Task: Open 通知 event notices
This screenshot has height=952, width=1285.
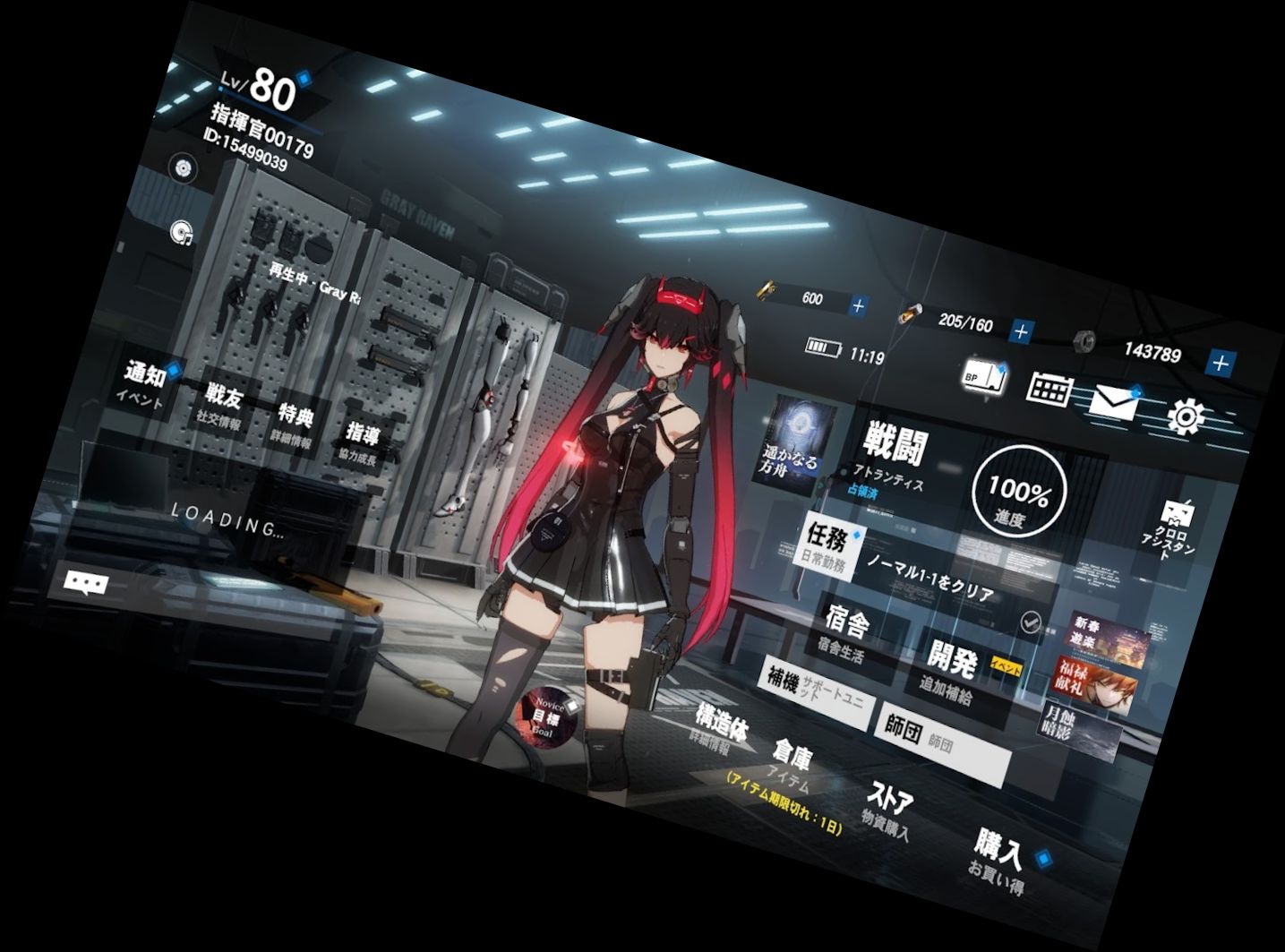Action: 146,382
